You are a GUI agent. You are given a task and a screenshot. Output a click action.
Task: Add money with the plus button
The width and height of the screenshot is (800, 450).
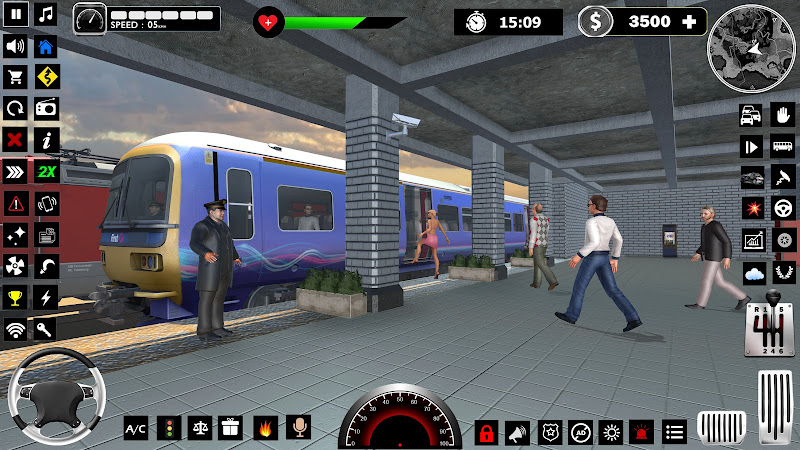click(x=689, y=21)
